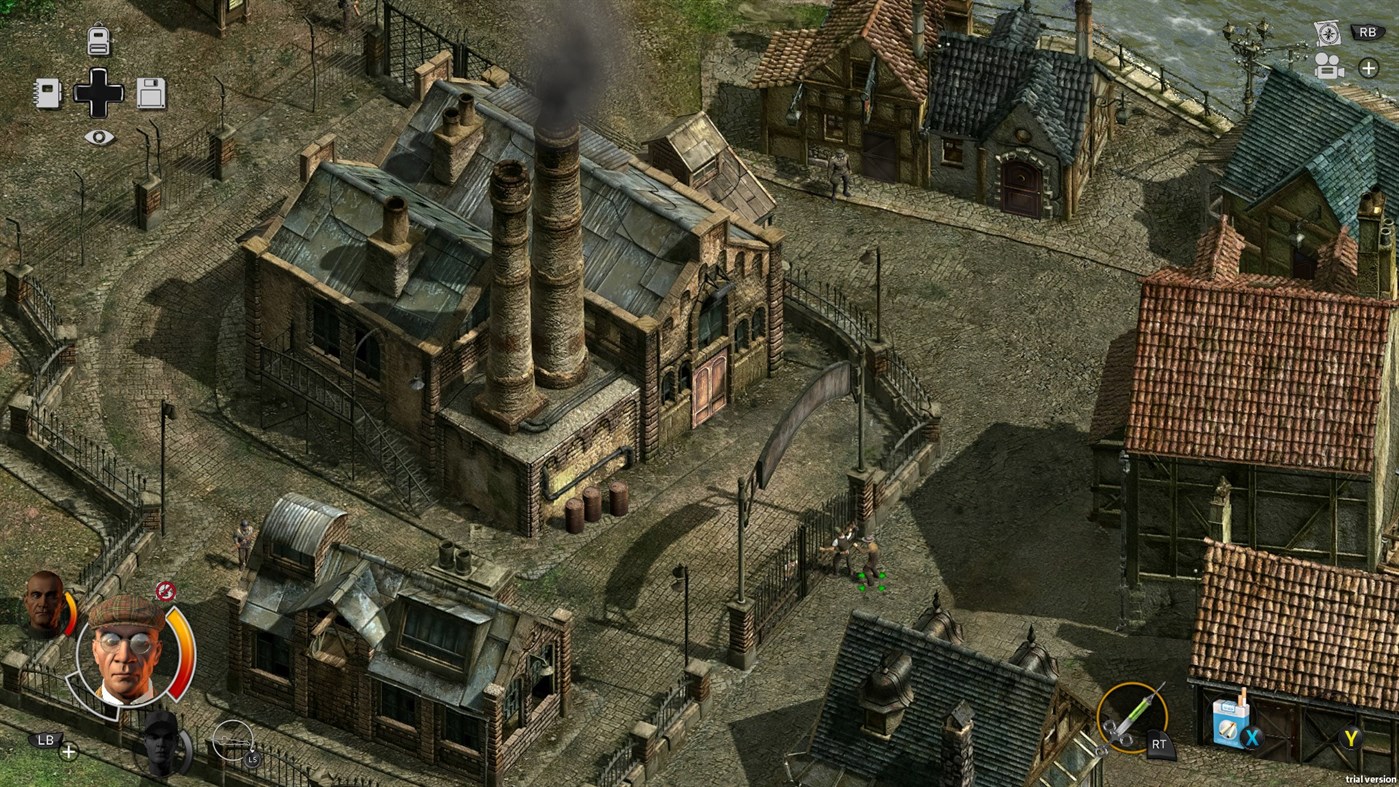Activate the camera mode icon
1399x787 pixels.
pyautogui.click(x=1327, y=66)
